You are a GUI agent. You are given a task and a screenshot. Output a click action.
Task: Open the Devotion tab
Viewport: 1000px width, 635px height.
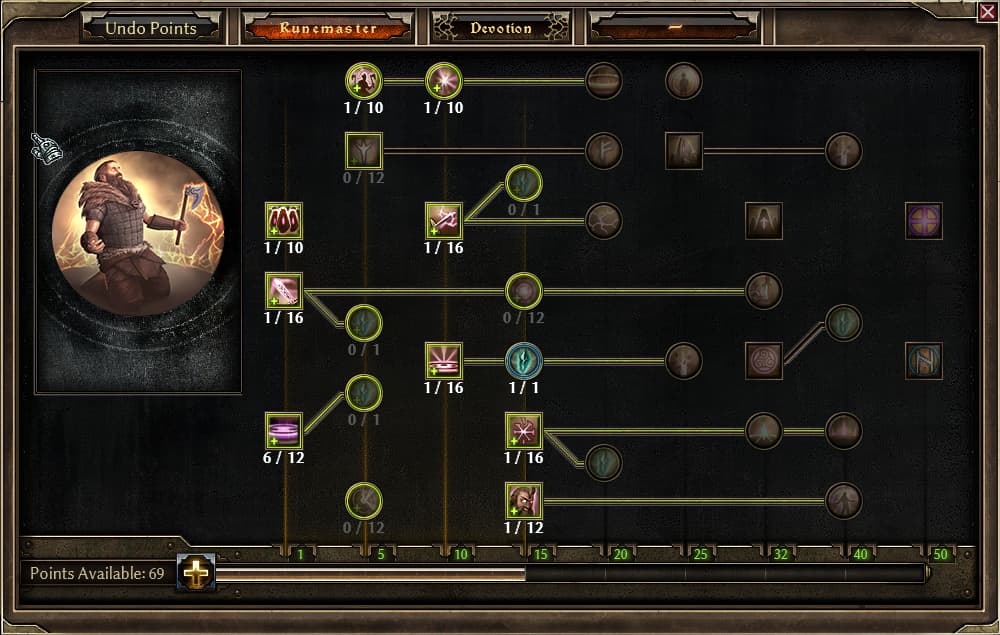(501, 28)
